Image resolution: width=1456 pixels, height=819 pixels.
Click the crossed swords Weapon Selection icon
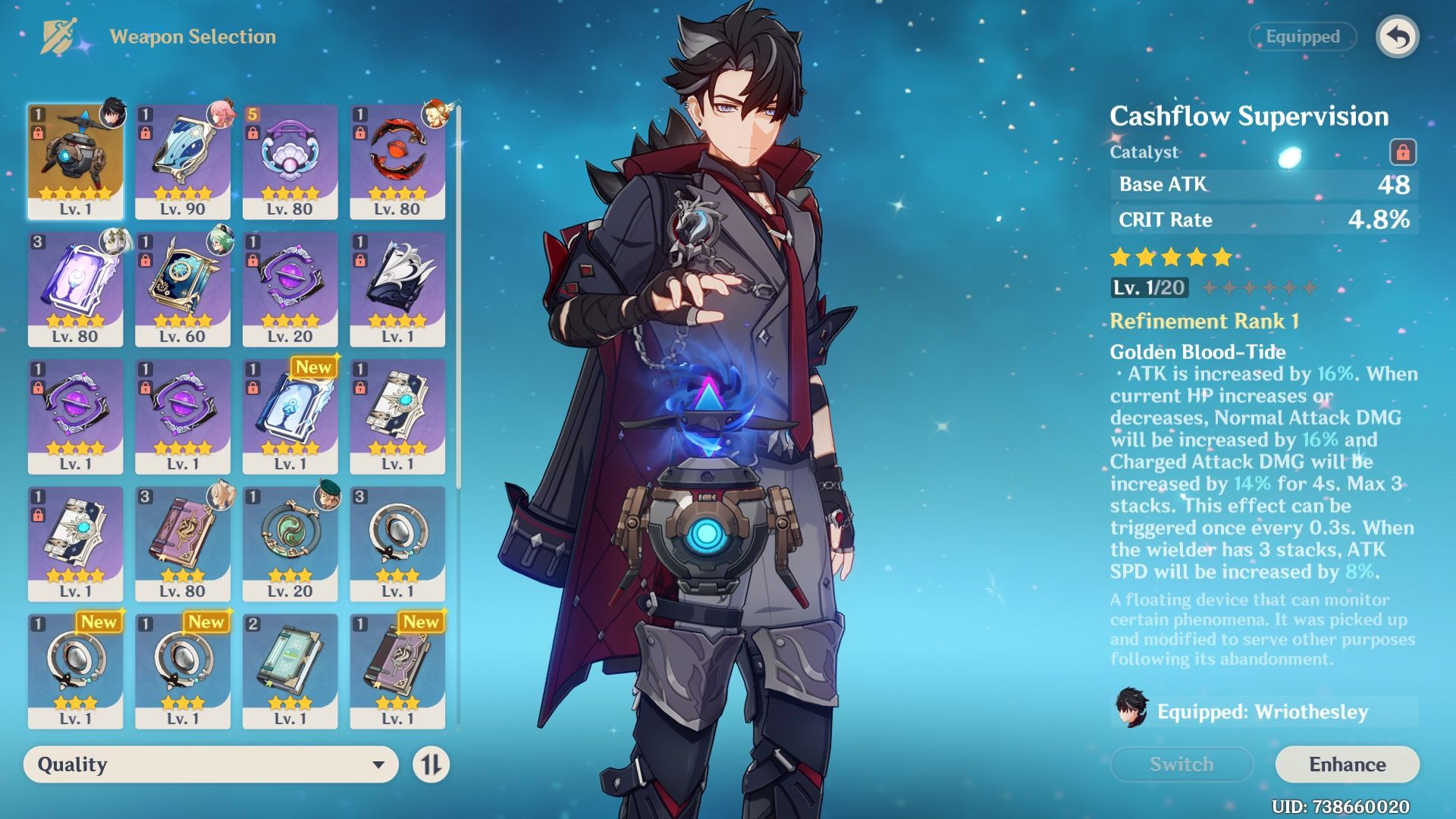59,36
